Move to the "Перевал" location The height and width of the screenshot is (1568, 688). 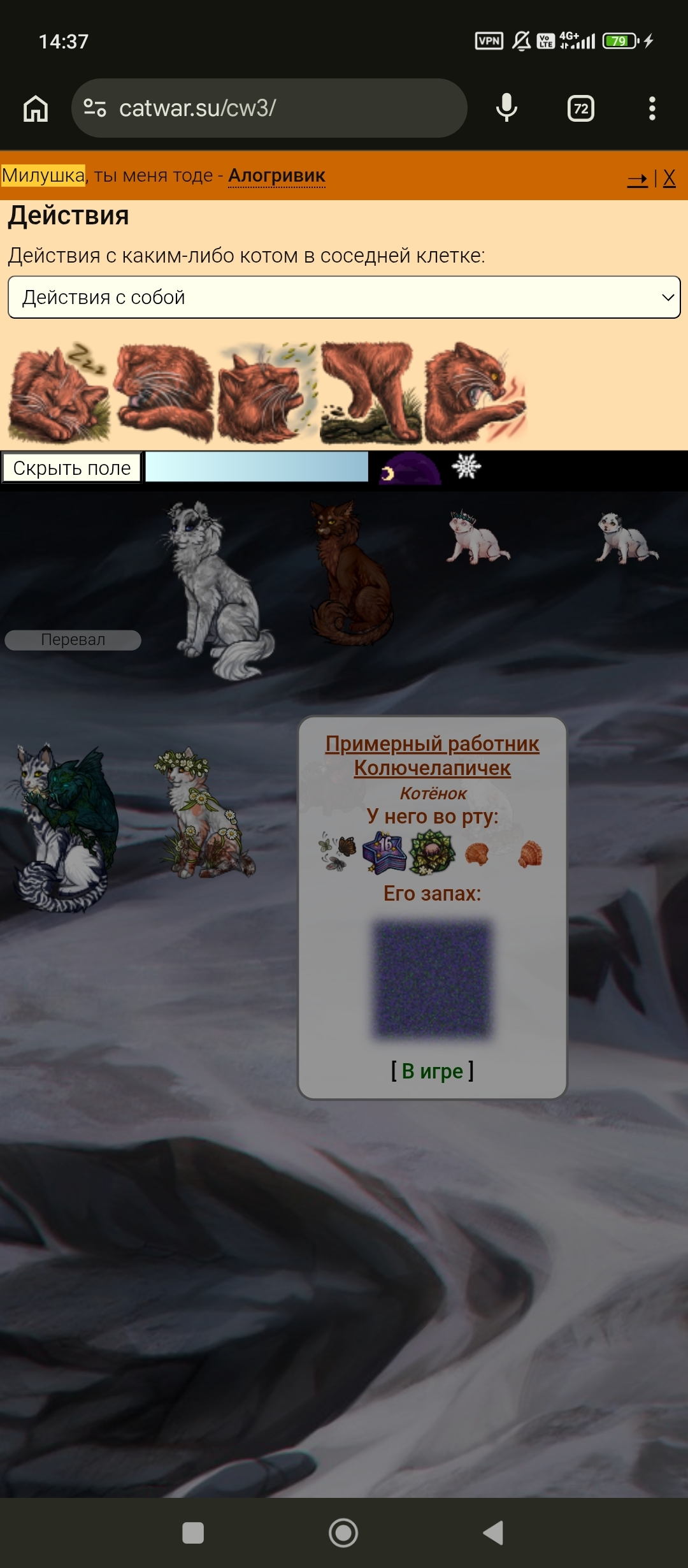(x=73, y=640)
